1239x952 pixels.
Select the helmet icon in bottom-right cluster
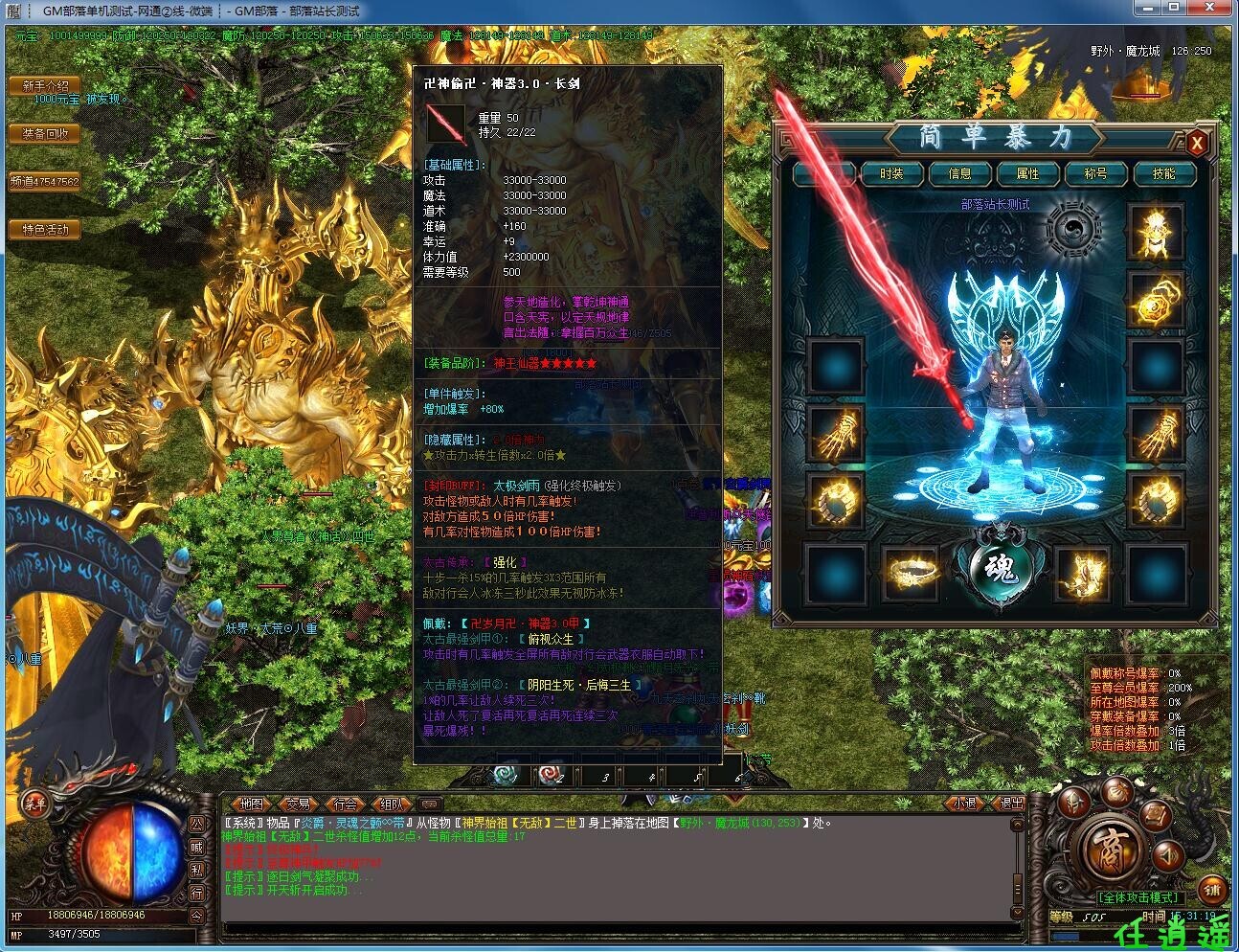[1074, 802]
